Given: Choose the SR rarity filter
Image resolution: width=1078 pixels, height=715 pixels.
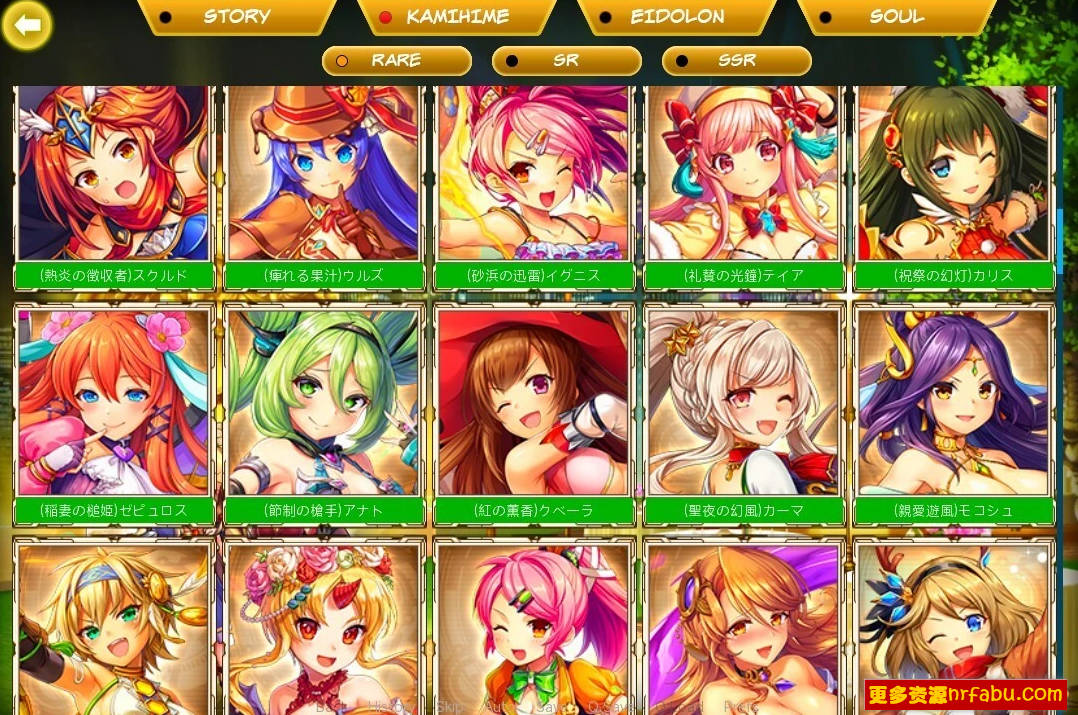Looking at the screenshot, I should pos(566,60).
